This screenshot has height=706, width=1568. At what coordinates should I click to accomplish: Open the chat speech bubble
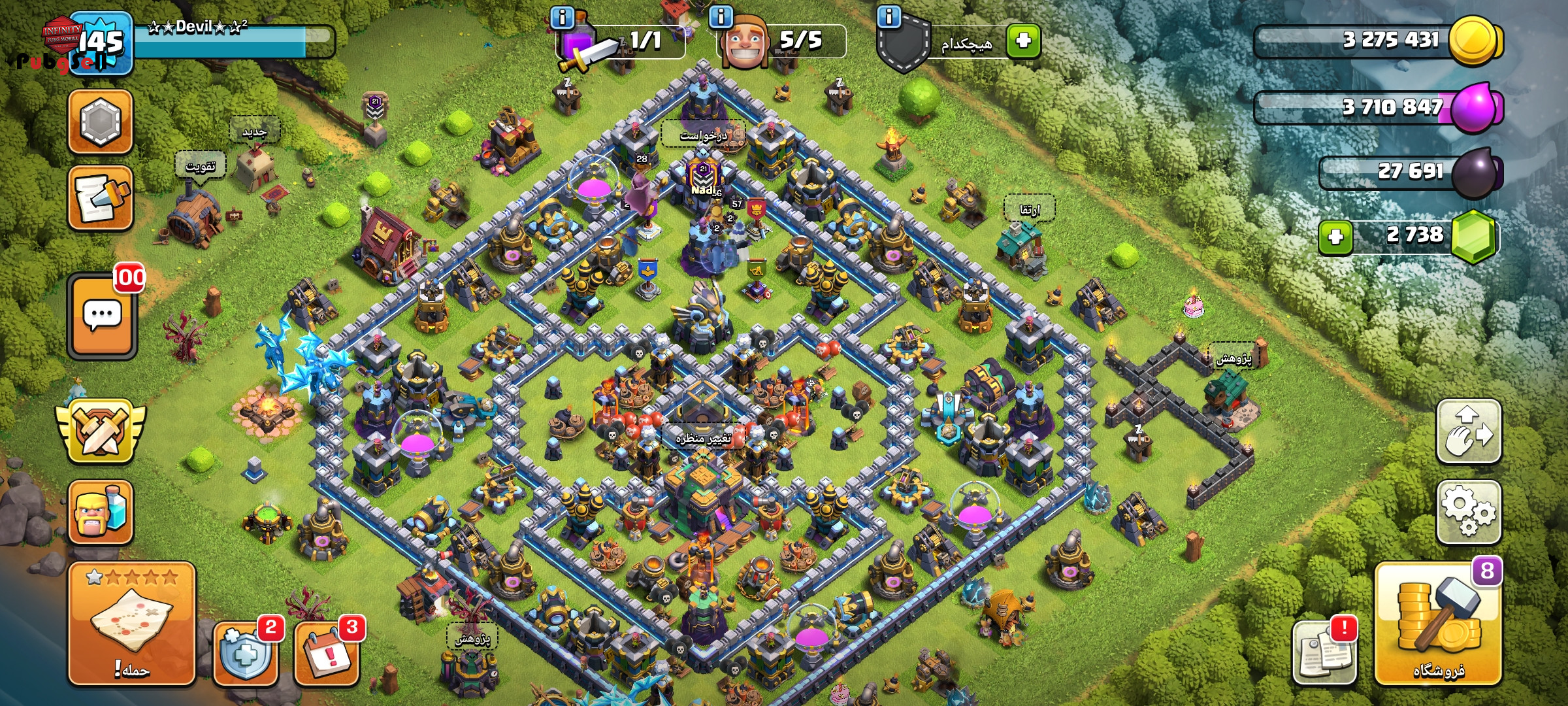(102, 316)
